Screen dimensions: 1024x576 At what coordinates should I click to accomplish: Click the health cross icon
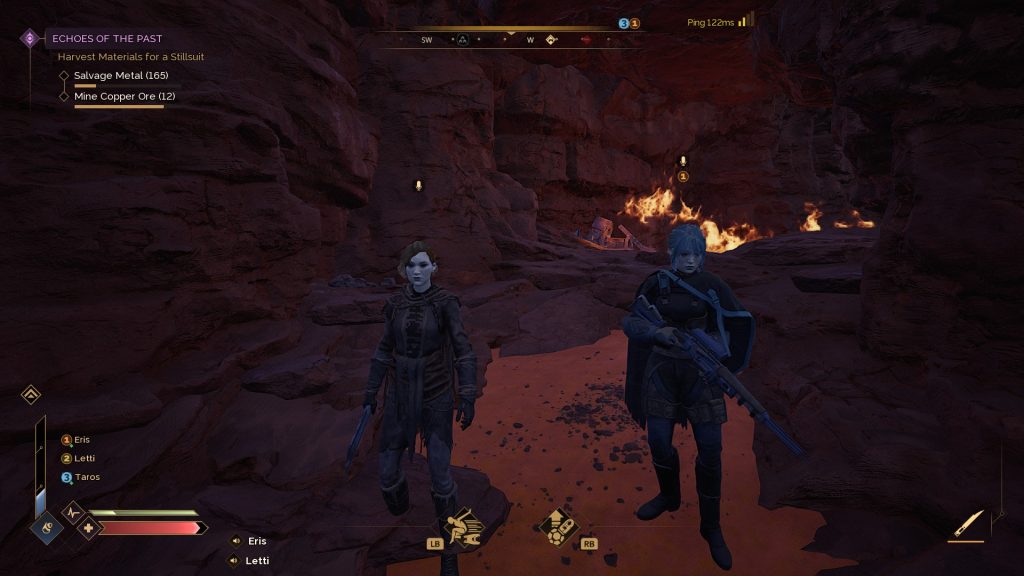click(89, 528)
